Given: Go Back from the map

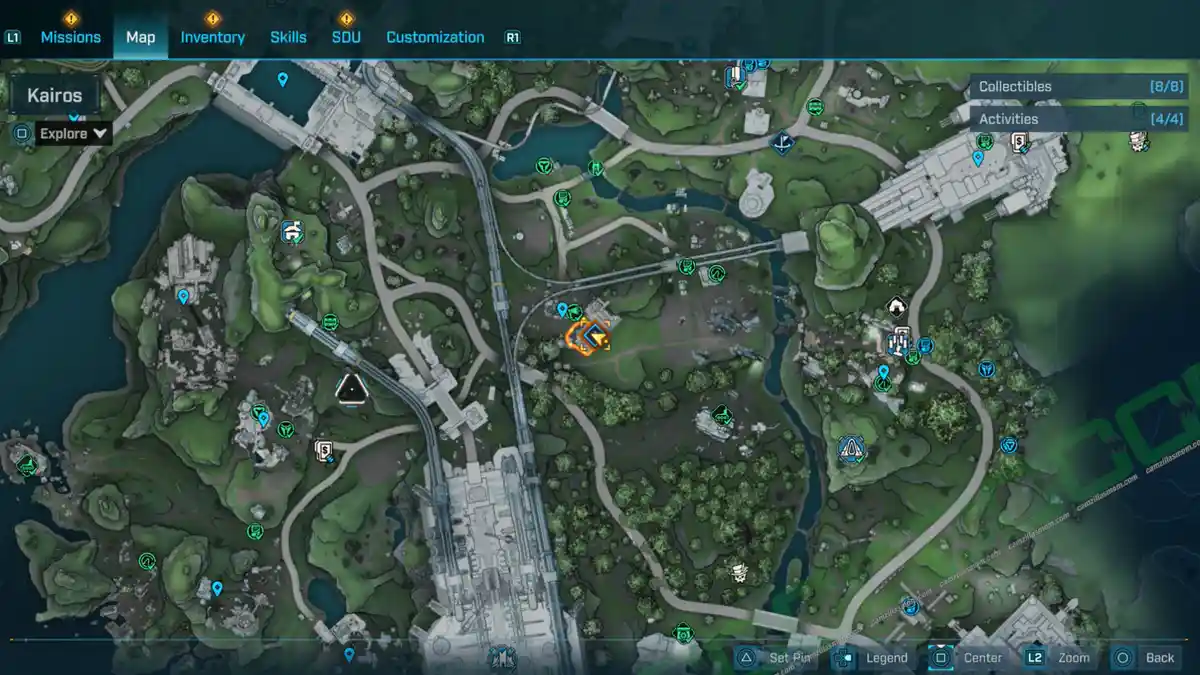Looking at the screenshot, I should click(1147, 657).
